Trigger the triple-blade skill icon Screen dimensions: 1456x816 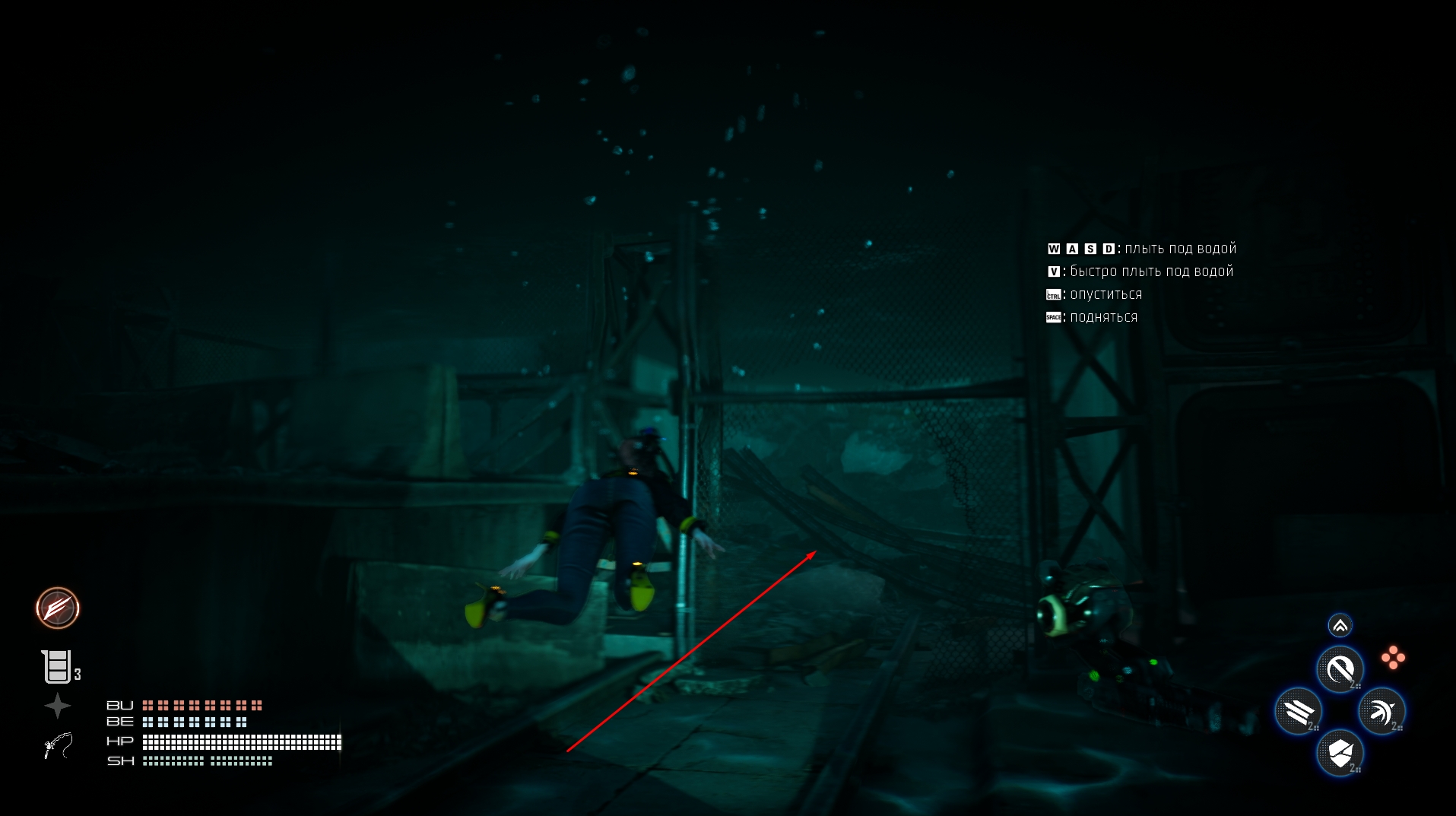[1299, 712]
